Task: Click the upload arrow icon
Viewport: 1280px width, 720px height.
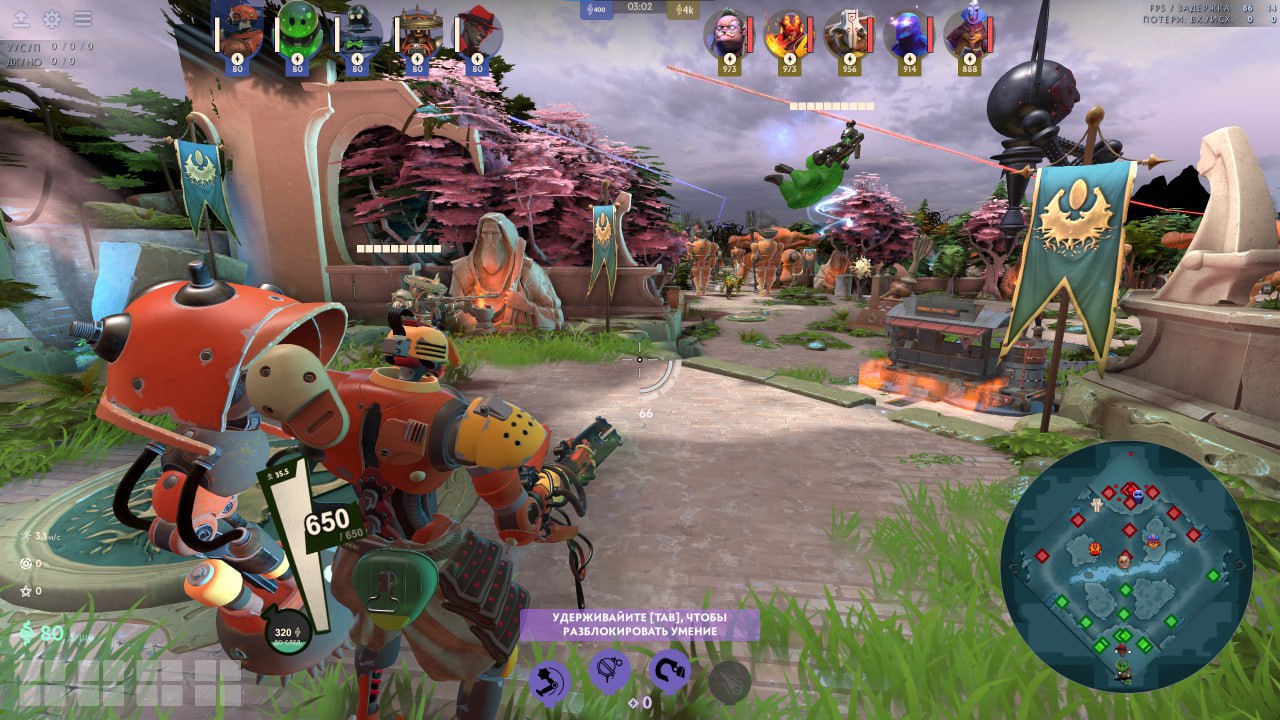Action: coord(20,19)
